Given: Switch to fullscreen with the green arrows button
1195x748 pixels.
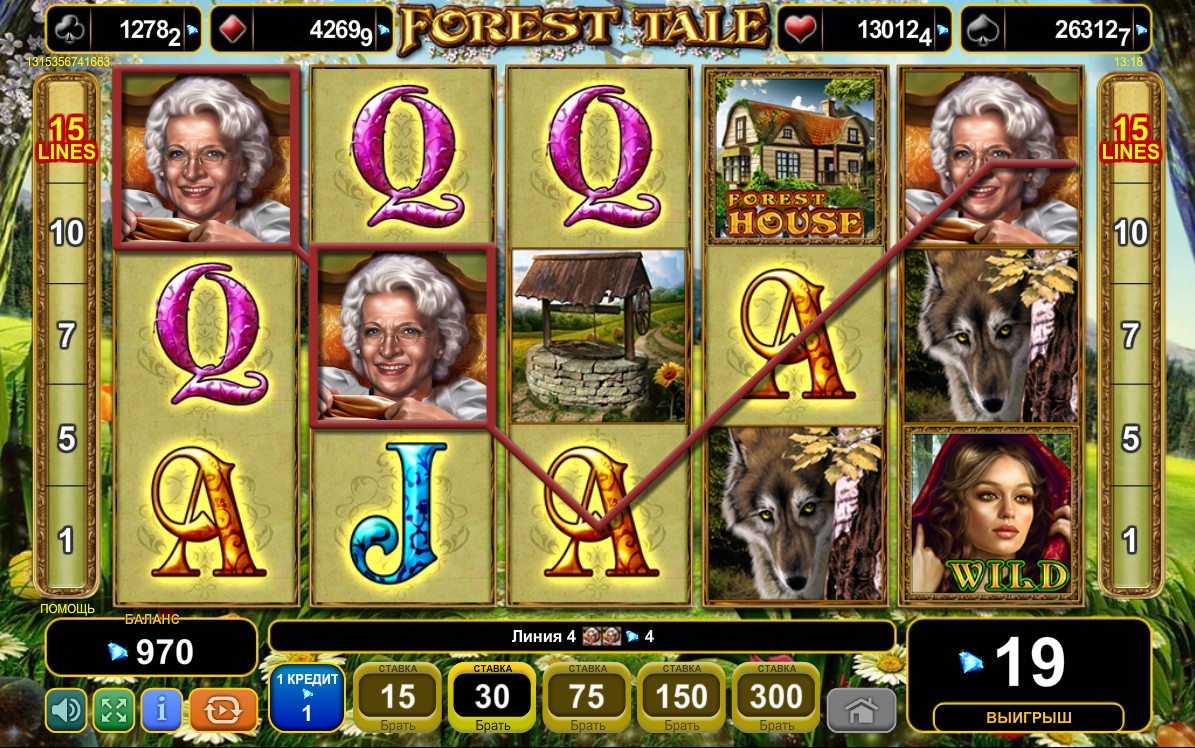Looking at the screenshot, I should (x=114, y=710).
